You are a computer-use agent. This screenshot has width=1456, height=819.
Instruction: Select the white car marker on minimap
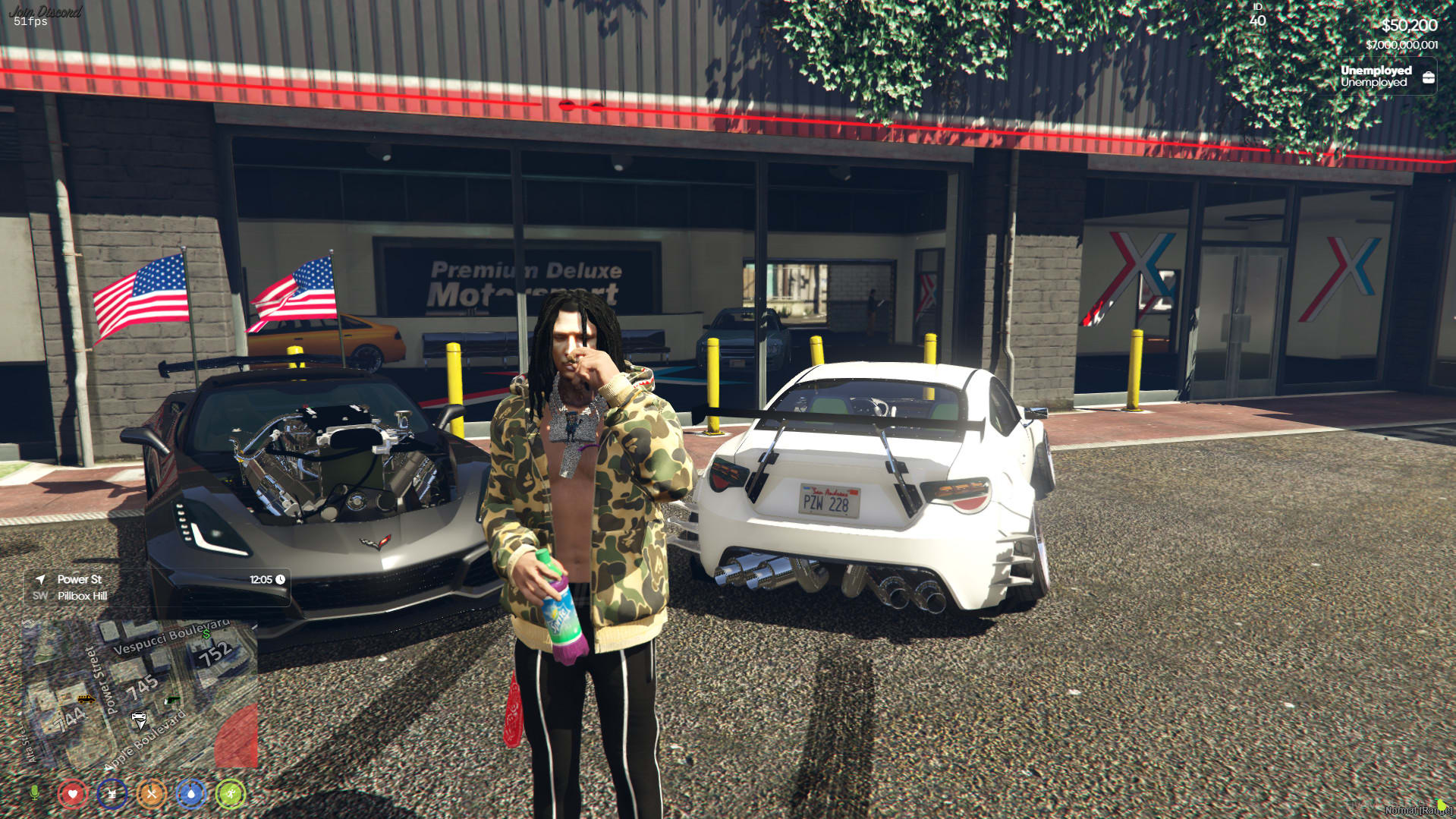pyautogui.click(x=139, y=717)
